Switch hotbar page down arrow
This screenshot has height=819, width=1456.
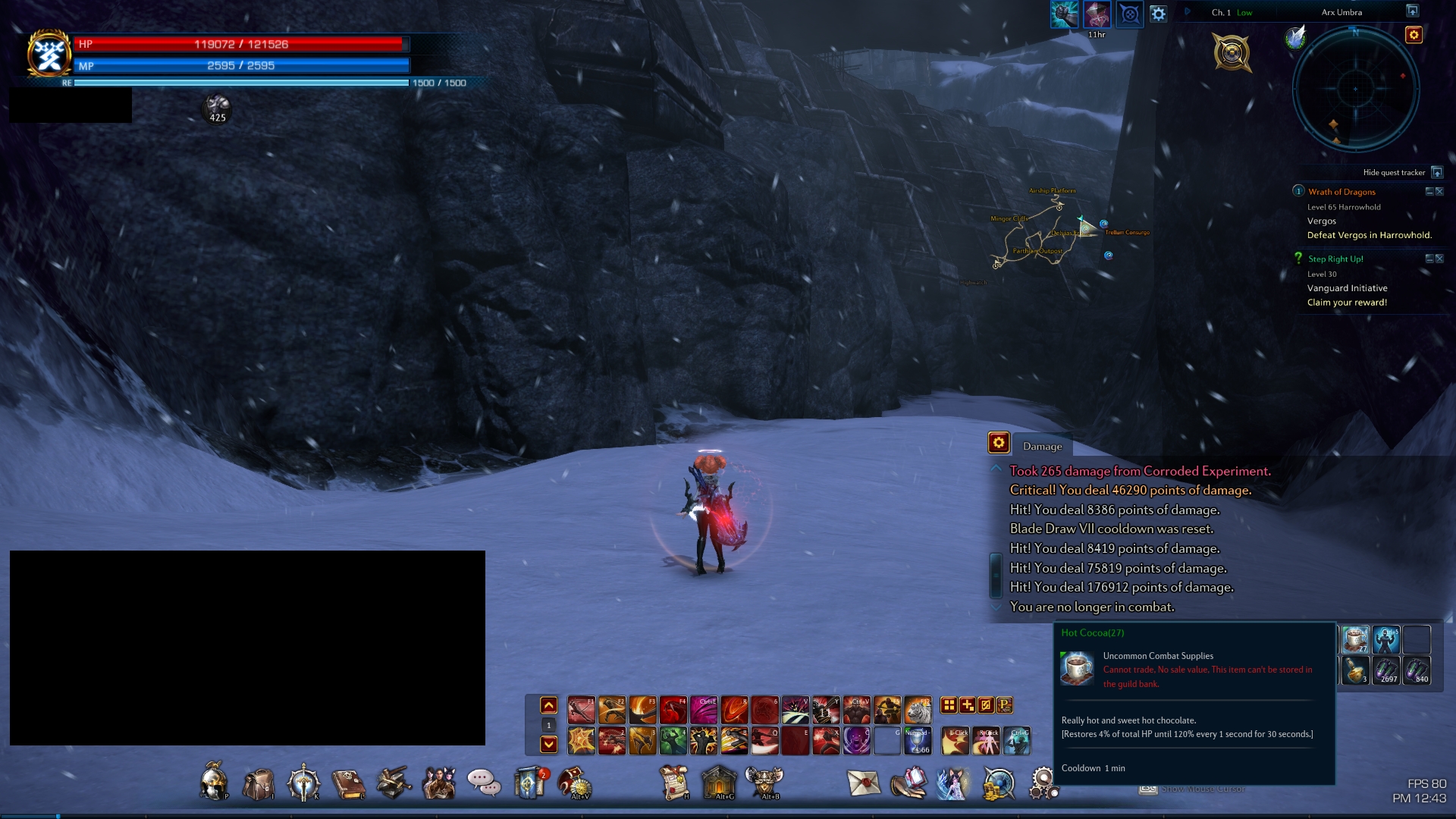(549, 745)
